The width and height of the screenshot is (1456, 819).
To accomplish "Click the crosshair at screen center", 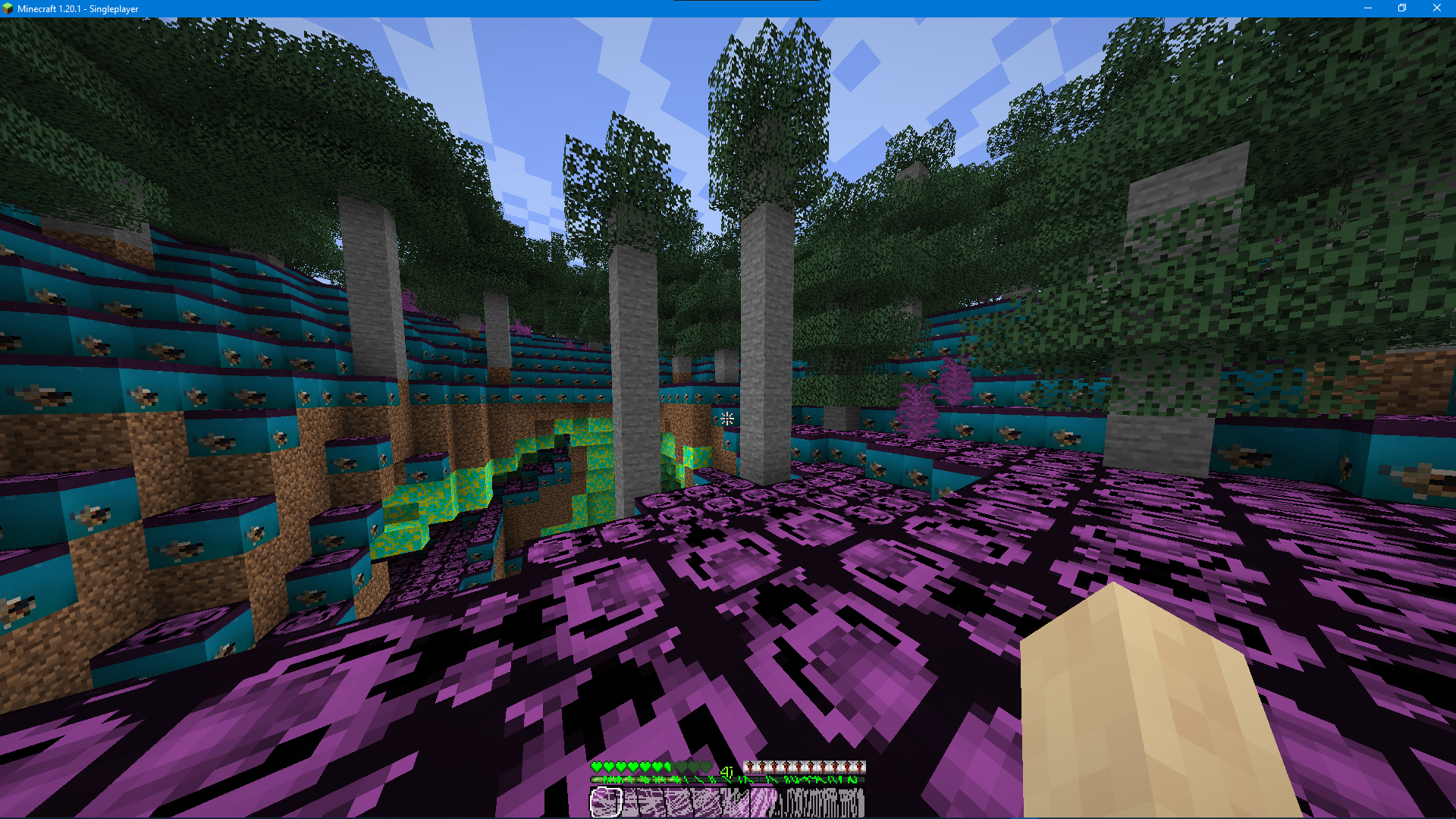I will point(727,418).
